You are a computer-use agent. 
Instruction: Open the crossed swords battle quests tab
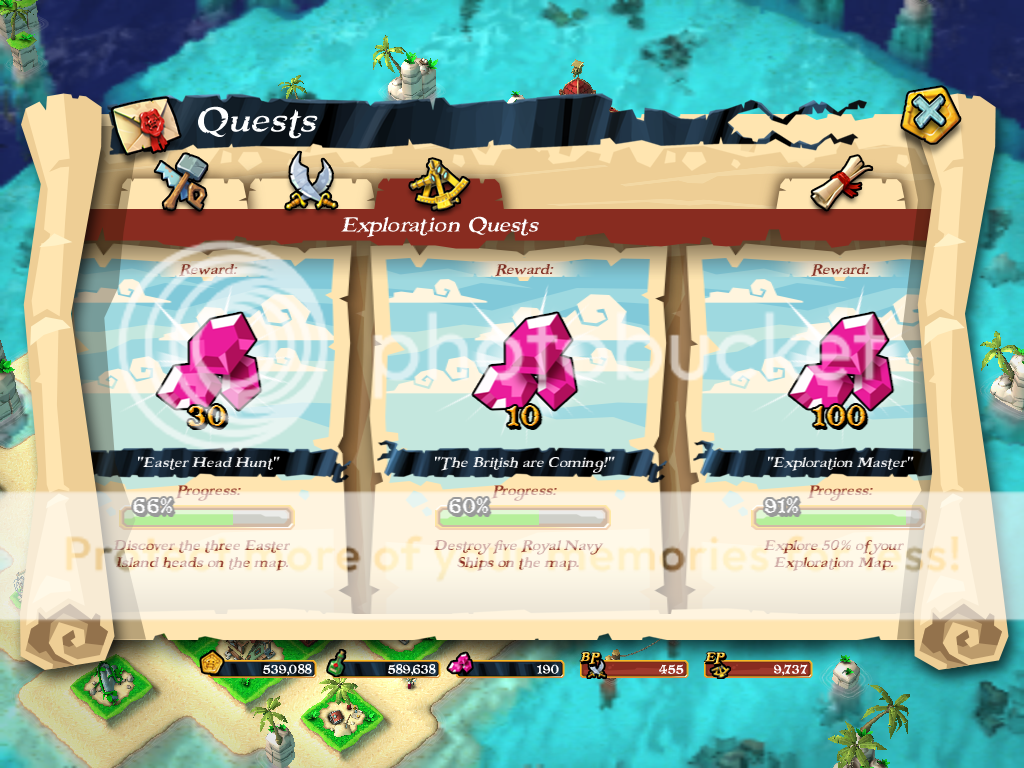coord(308,182)
